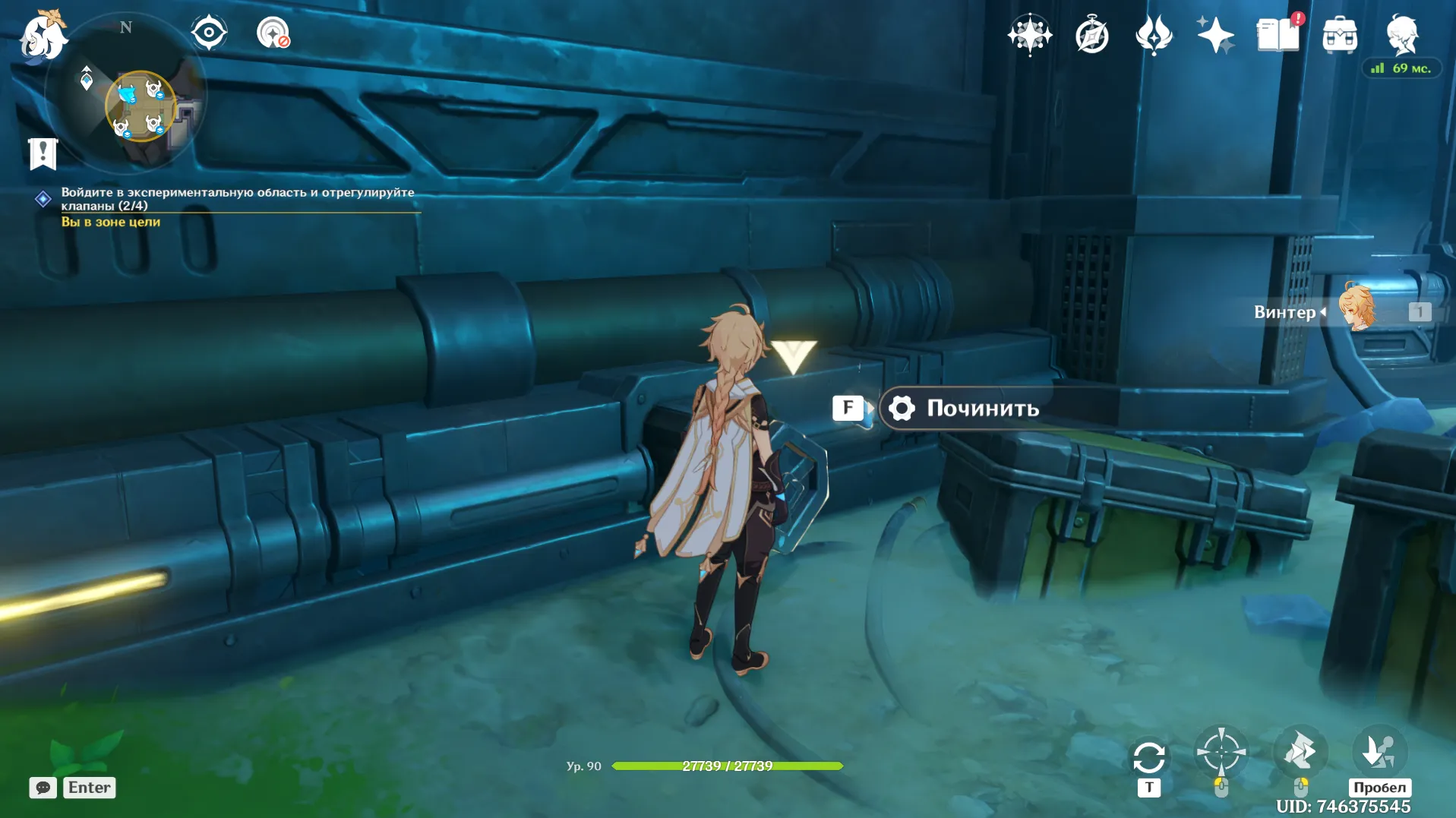Open the events icon next to compass

click(x=1154, y=36)
